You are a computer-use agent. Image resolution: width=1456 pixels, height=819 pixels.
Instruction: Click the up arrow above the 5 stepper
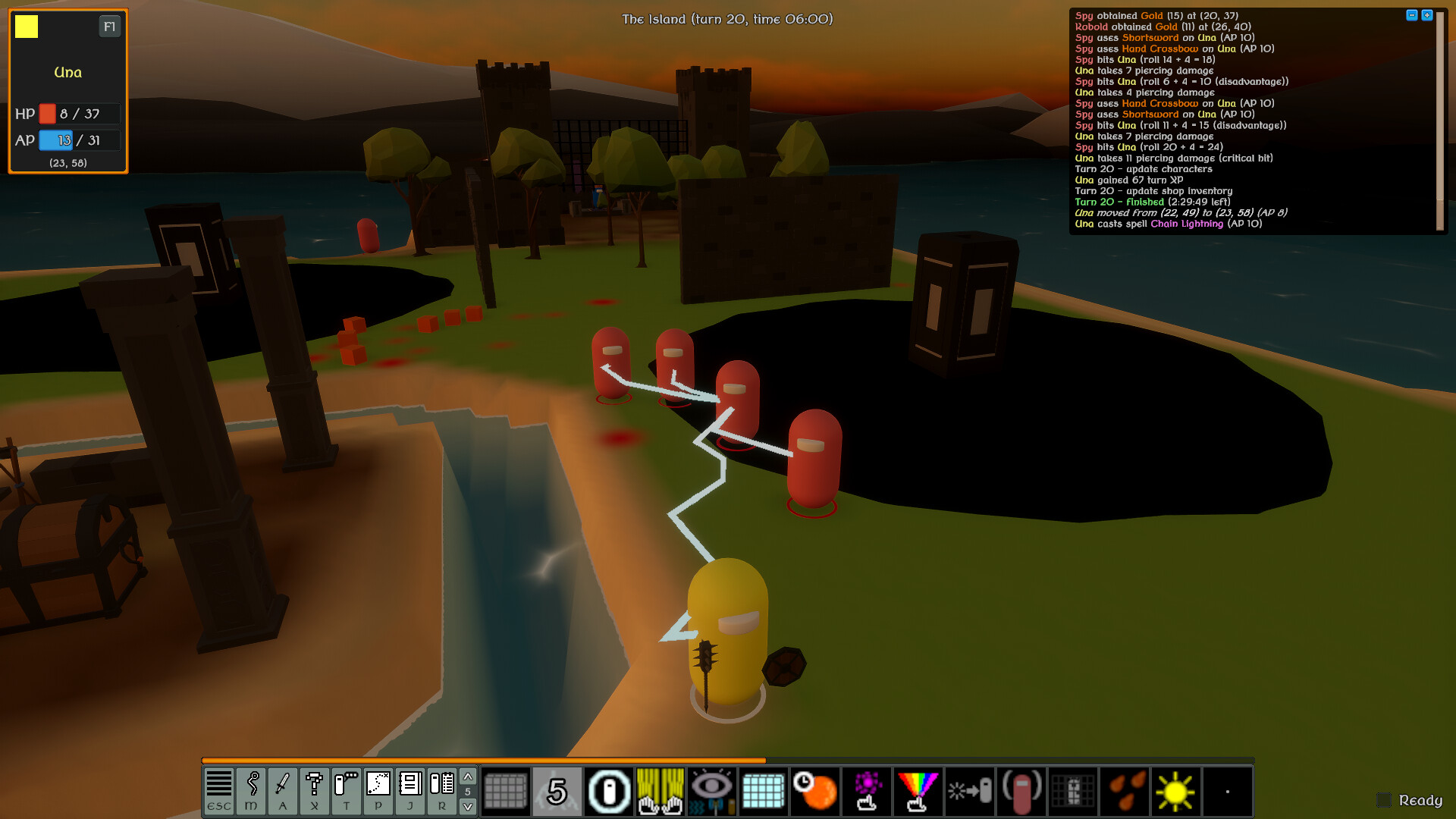pos(467,776)
